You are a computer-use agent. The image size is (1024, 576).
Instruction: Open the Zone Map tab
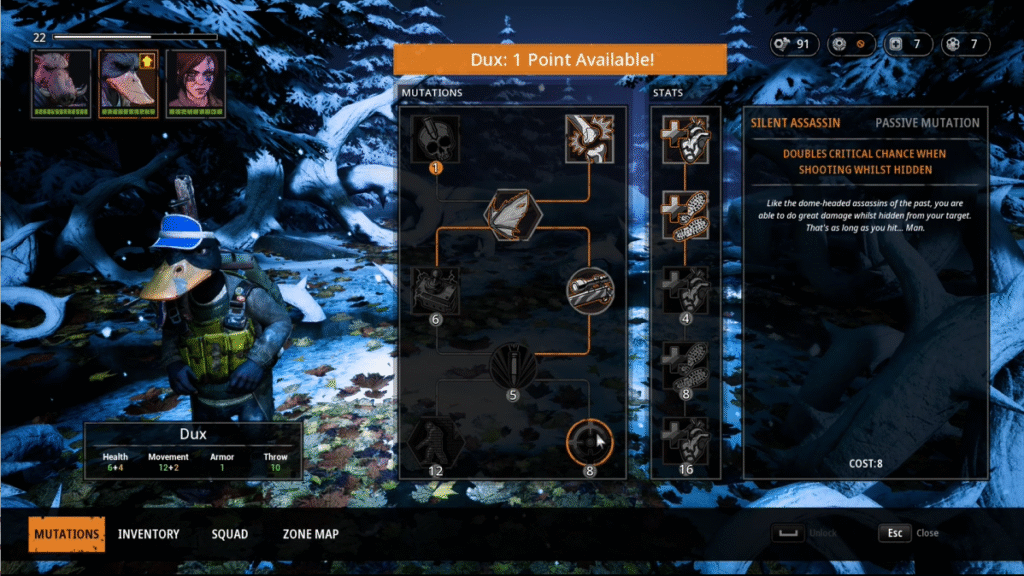[x=310, y=534]
